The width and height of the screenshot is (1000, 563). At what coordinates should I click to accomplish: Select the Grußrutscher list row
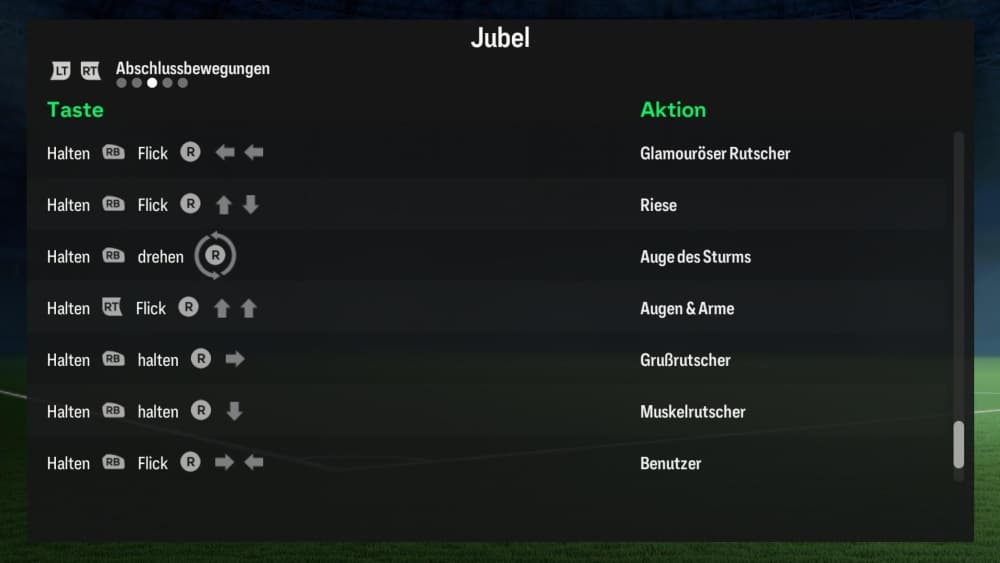(x=685, y=360)
